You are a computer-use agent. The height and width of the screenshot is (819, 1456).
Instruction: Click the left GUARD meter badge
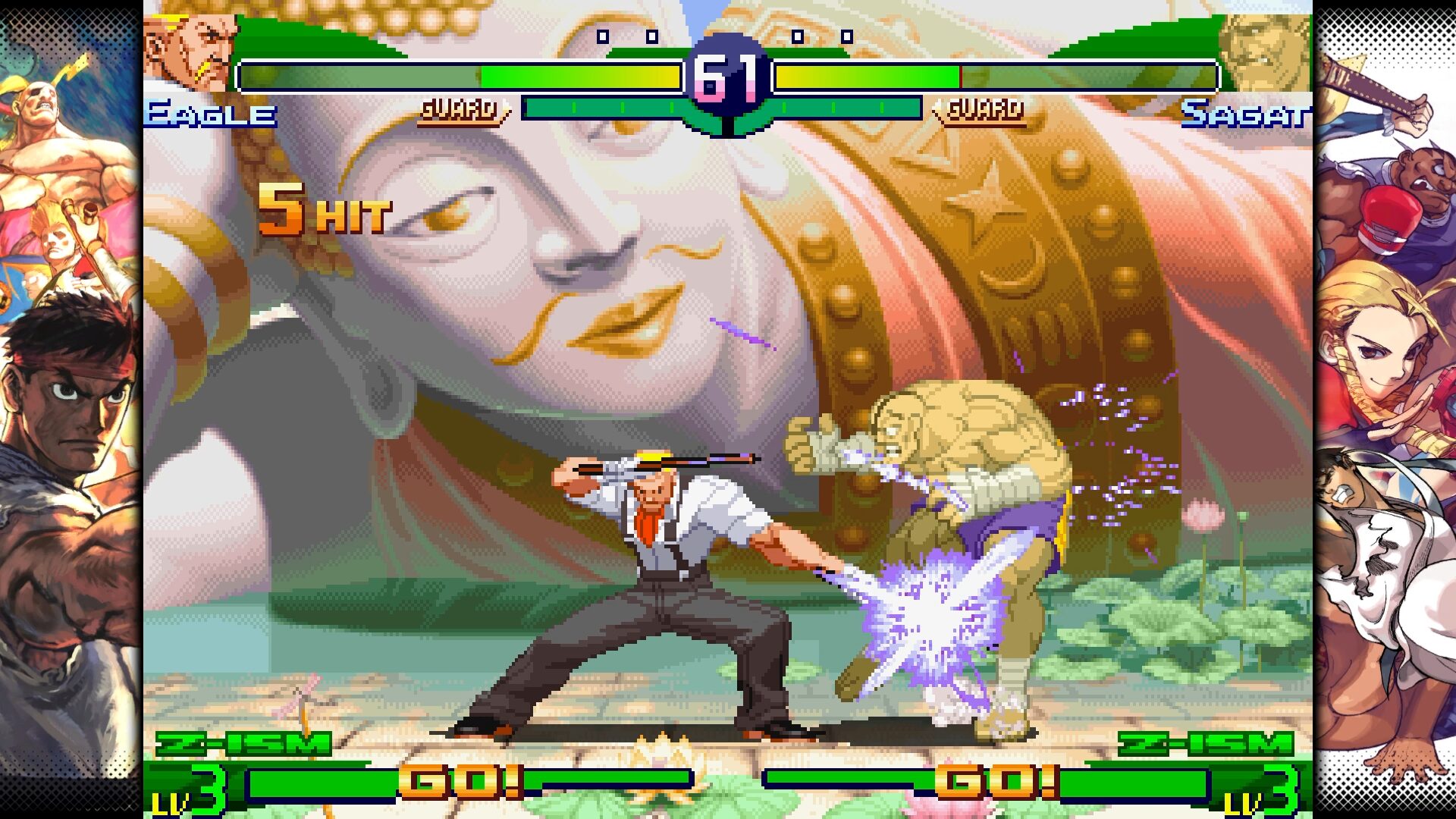pos(459,110)
